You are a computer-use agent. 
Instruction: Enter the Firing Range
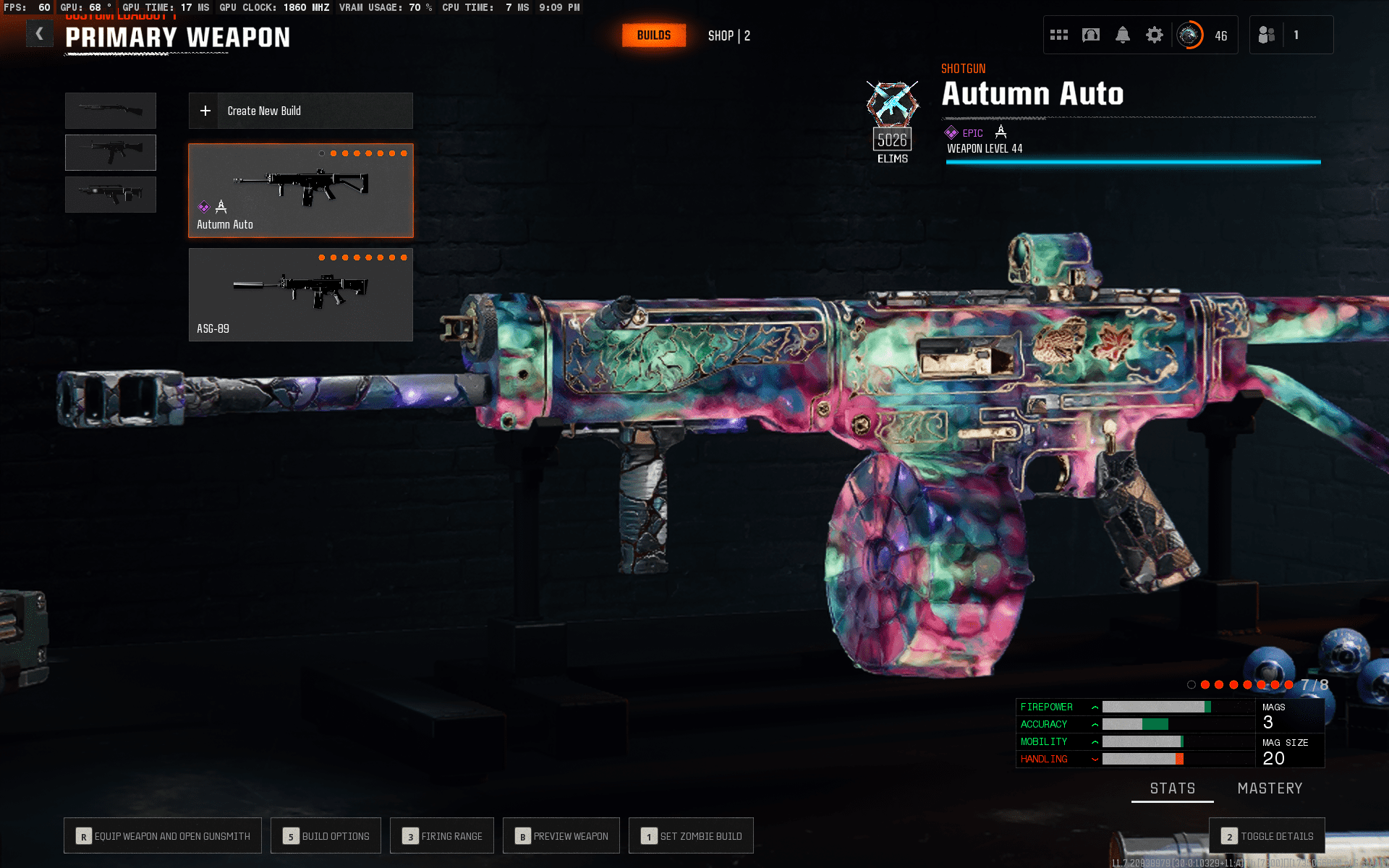442,836
